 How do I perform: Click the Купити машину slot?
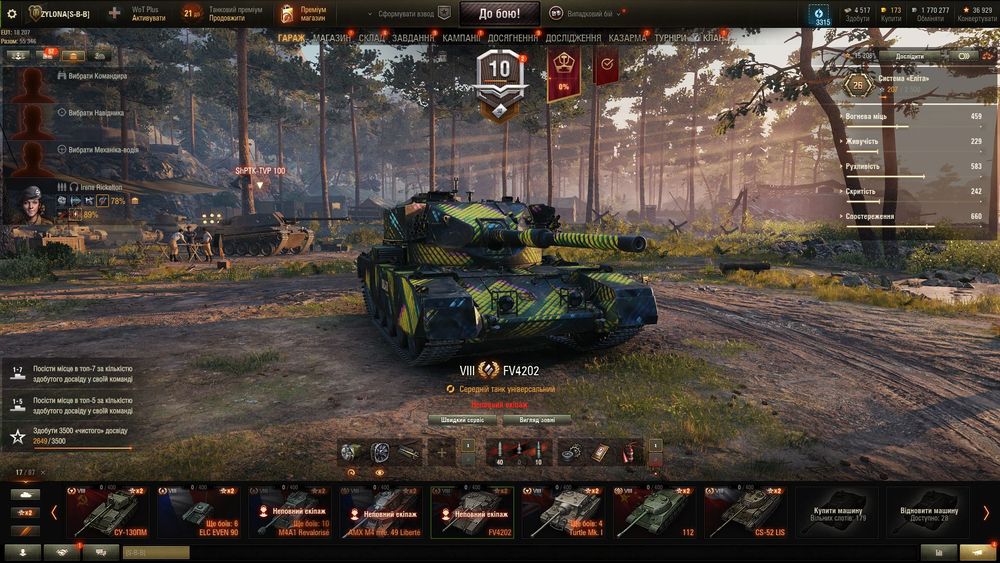coord(838,512)
